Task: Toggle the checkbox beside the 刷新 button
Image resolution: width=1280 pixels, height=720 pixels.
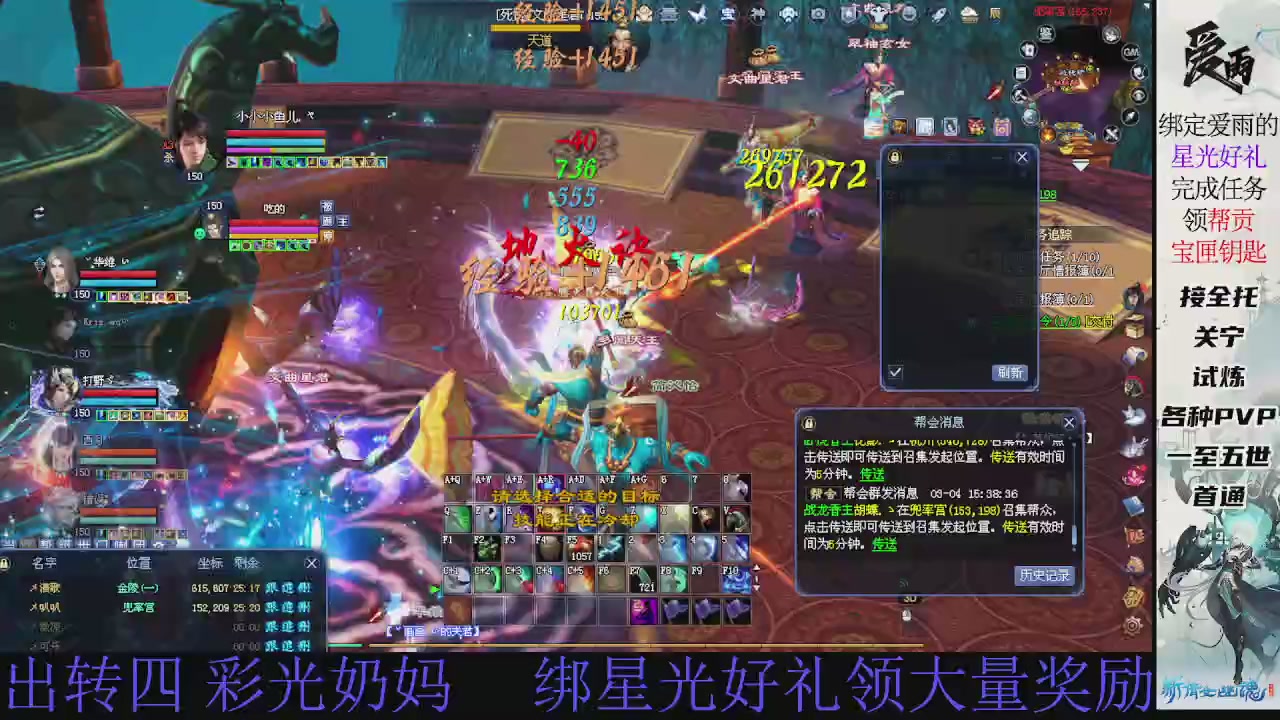Action: coord(896,372)
